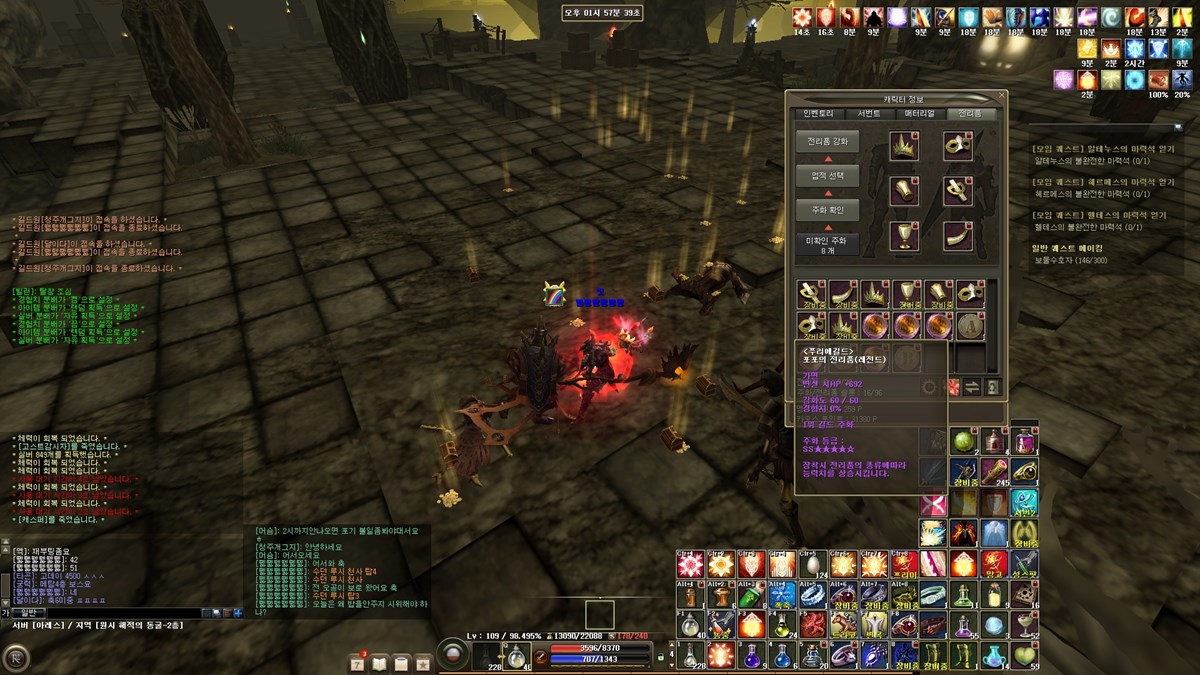
Task: Select the equipped crown trophy slot
Action: 904,147
